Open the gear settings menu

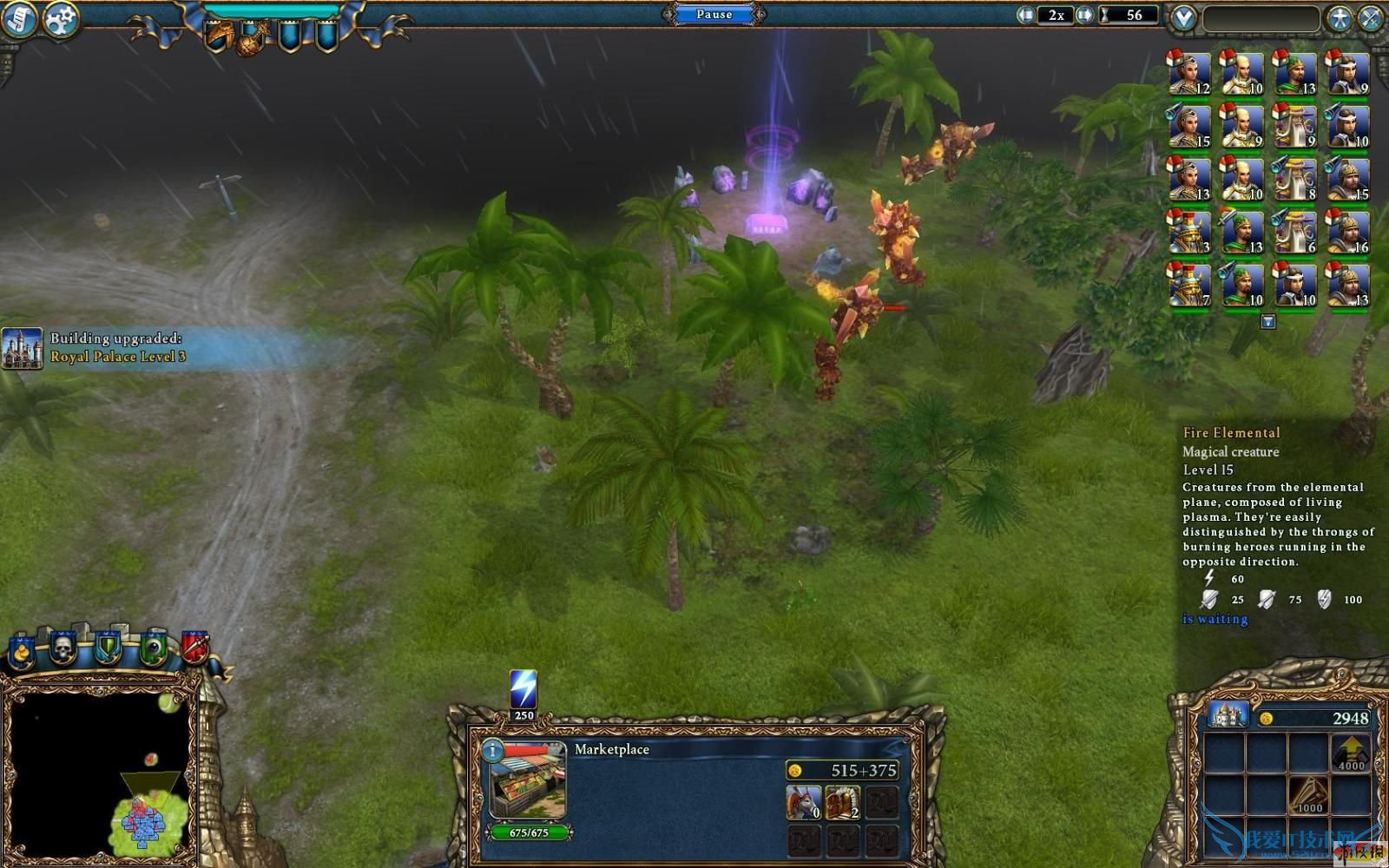point(61,18)
